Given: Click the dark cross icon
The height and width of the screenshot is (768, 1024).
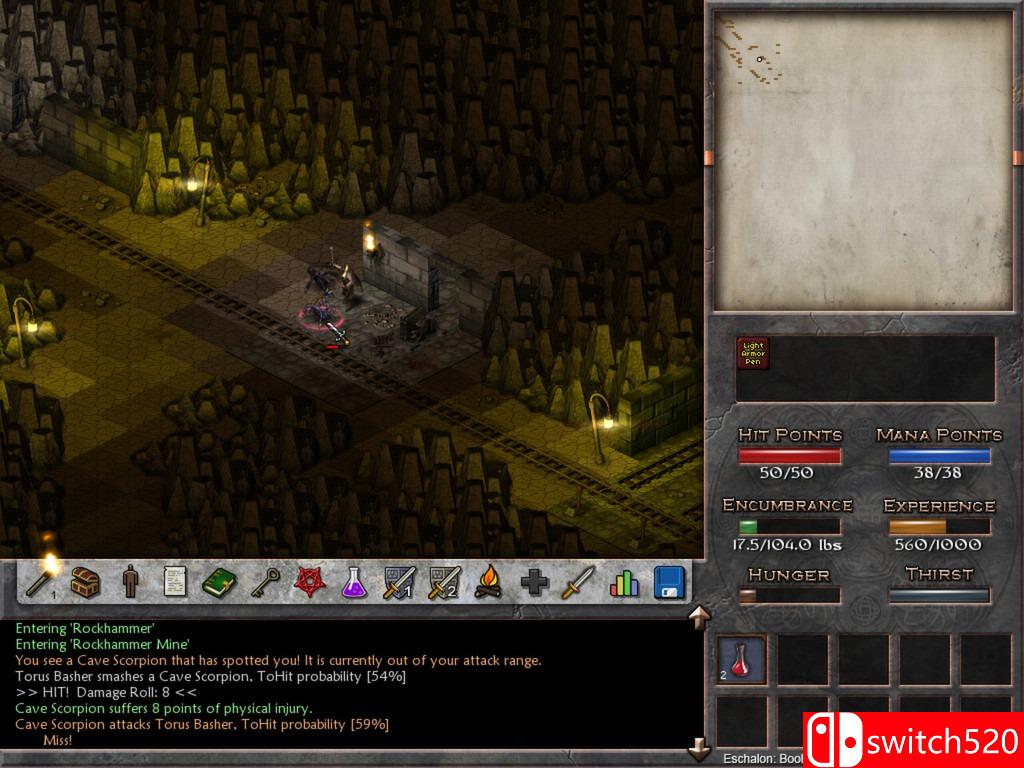Looking at the screenshot, I should pos(534,582).
